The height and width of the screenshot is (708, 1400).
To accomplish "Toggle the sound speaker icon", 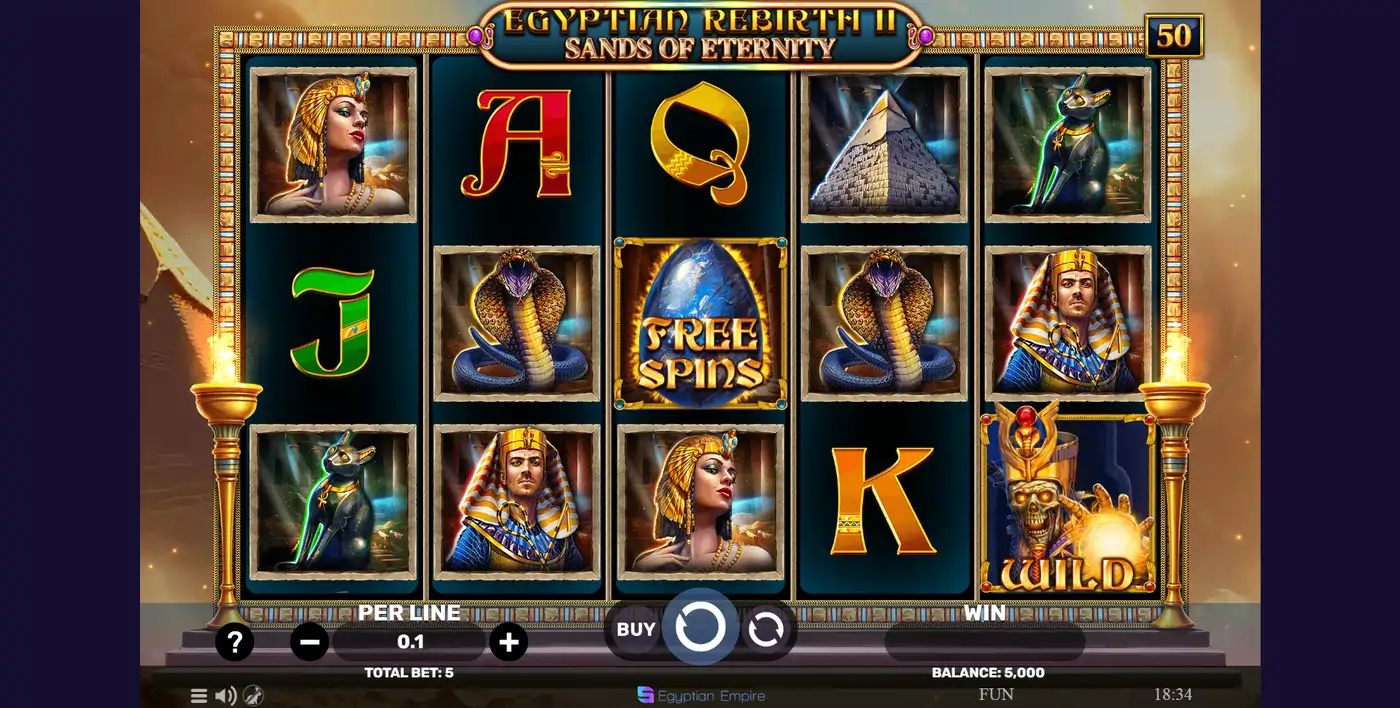I will [226, 696].
